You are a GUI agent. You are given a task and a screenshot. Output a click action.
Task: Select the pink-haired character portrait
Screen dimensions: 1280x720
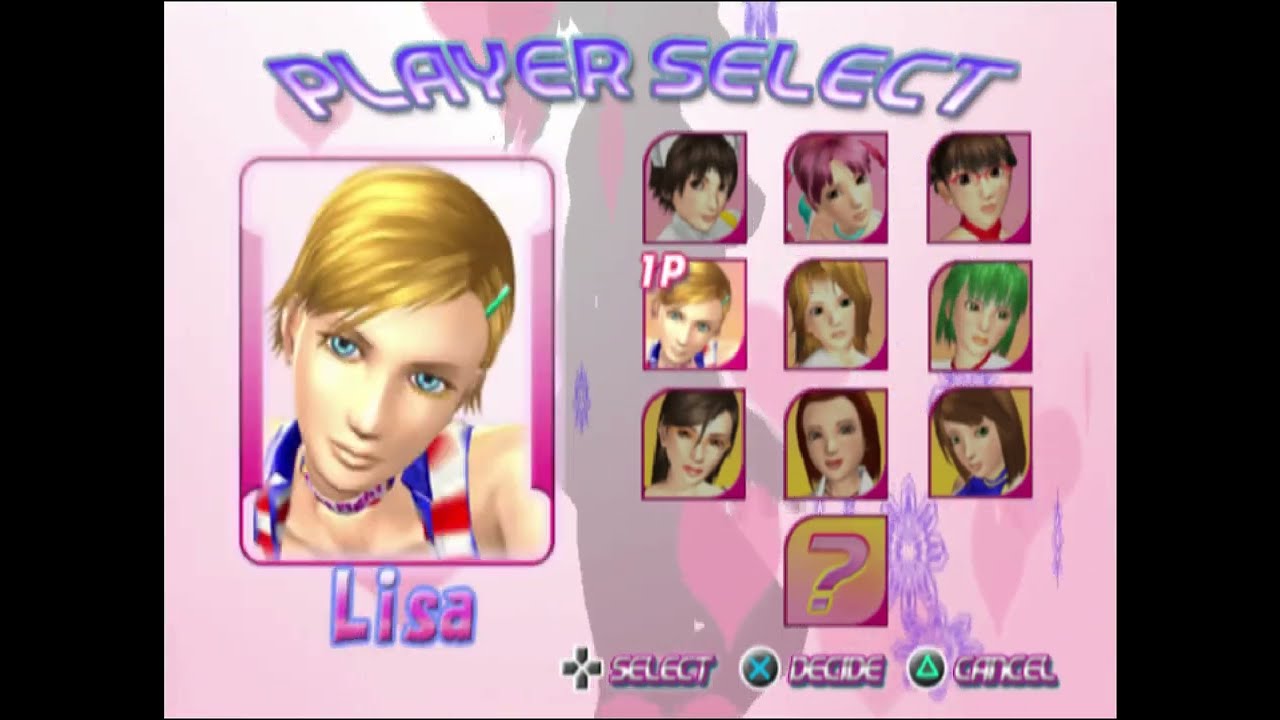[834, 189]
